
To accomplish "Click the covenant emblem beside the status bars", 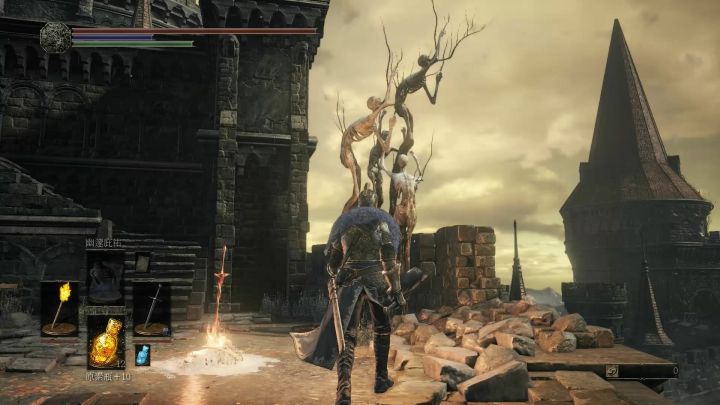I will point(55,37).
